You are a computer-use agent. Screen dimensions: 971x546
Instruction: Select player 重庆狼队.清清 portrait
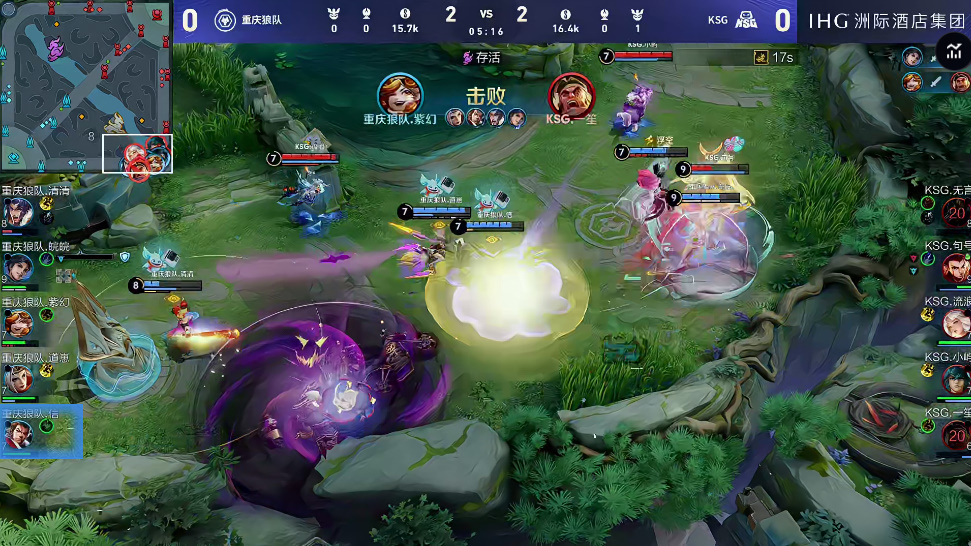click(17, 212)
